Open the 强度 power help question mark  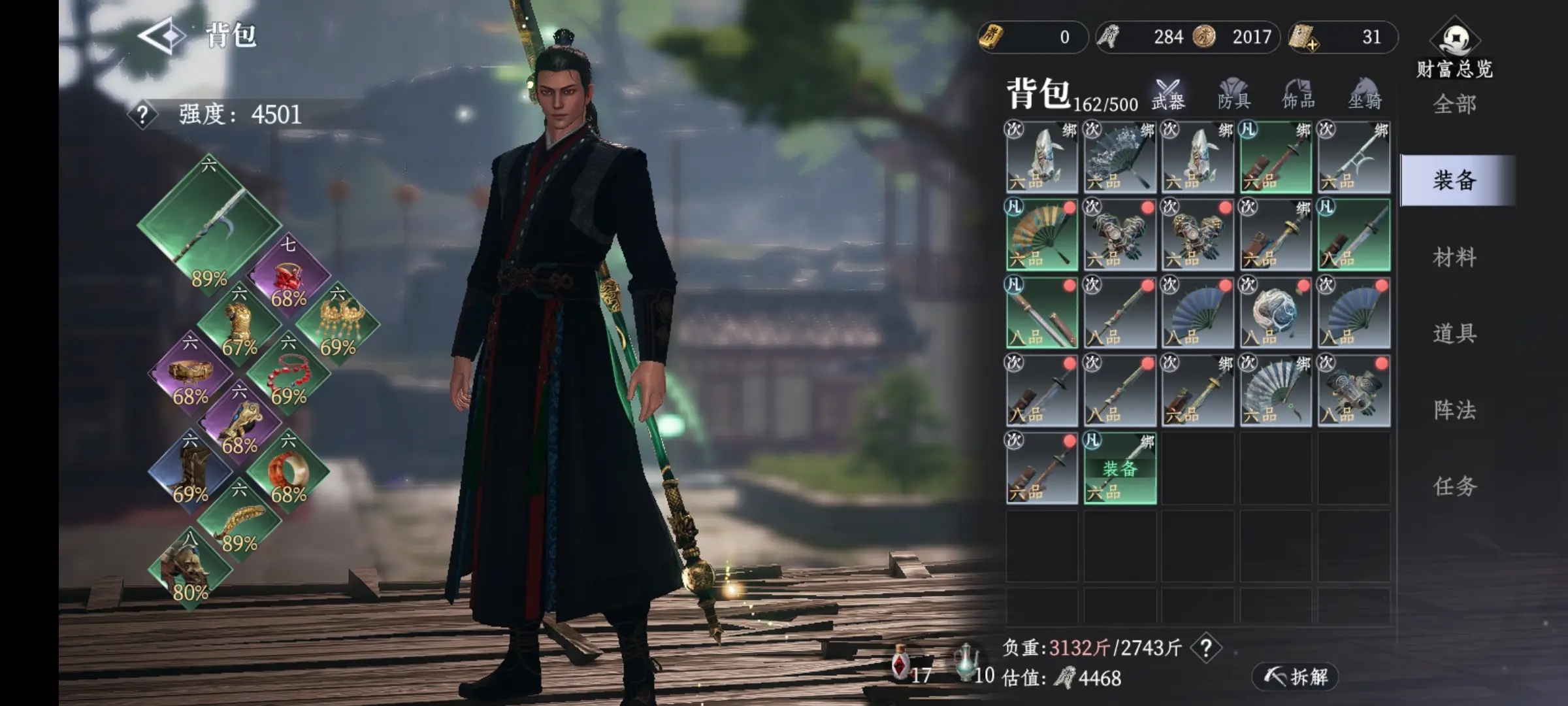pyautogui.click(x=142, y=116)
